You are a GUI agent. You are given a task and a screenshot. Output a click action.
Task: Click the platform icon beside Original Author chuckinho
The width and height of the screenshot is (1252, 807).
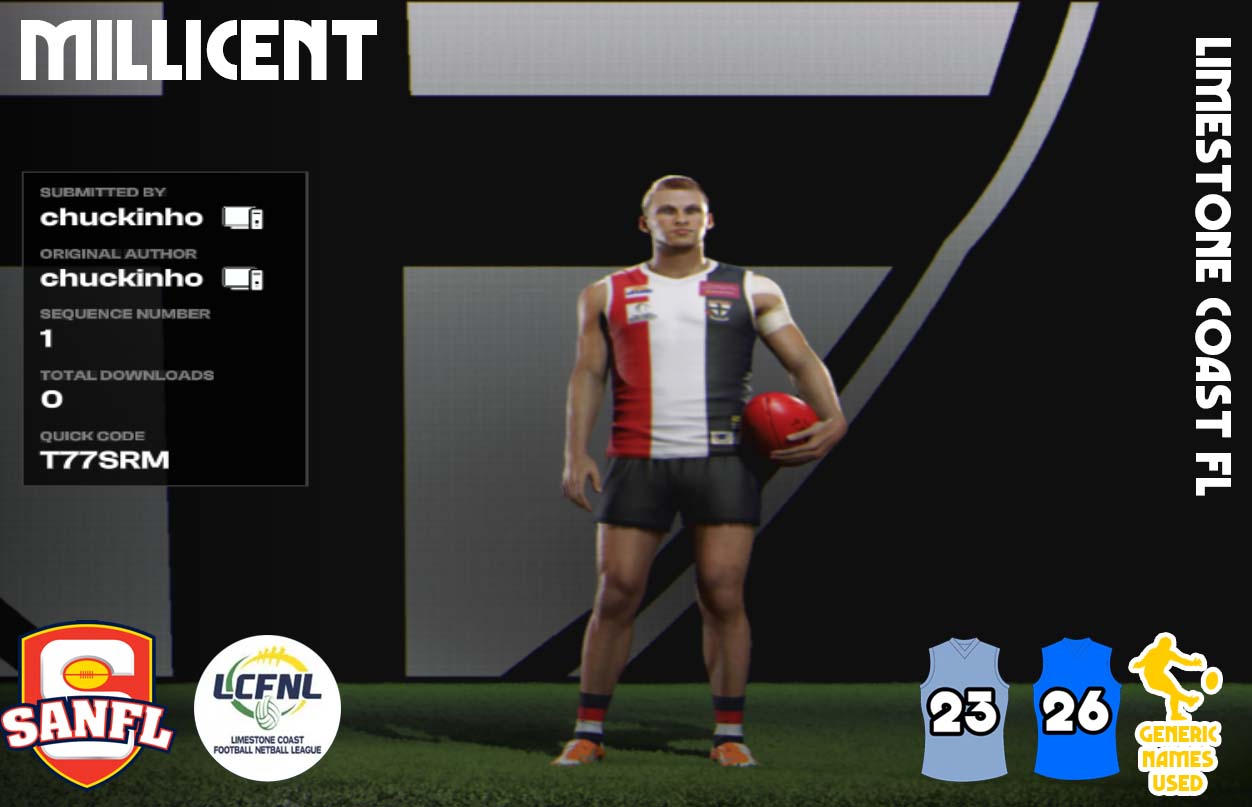tap(243, 278)
